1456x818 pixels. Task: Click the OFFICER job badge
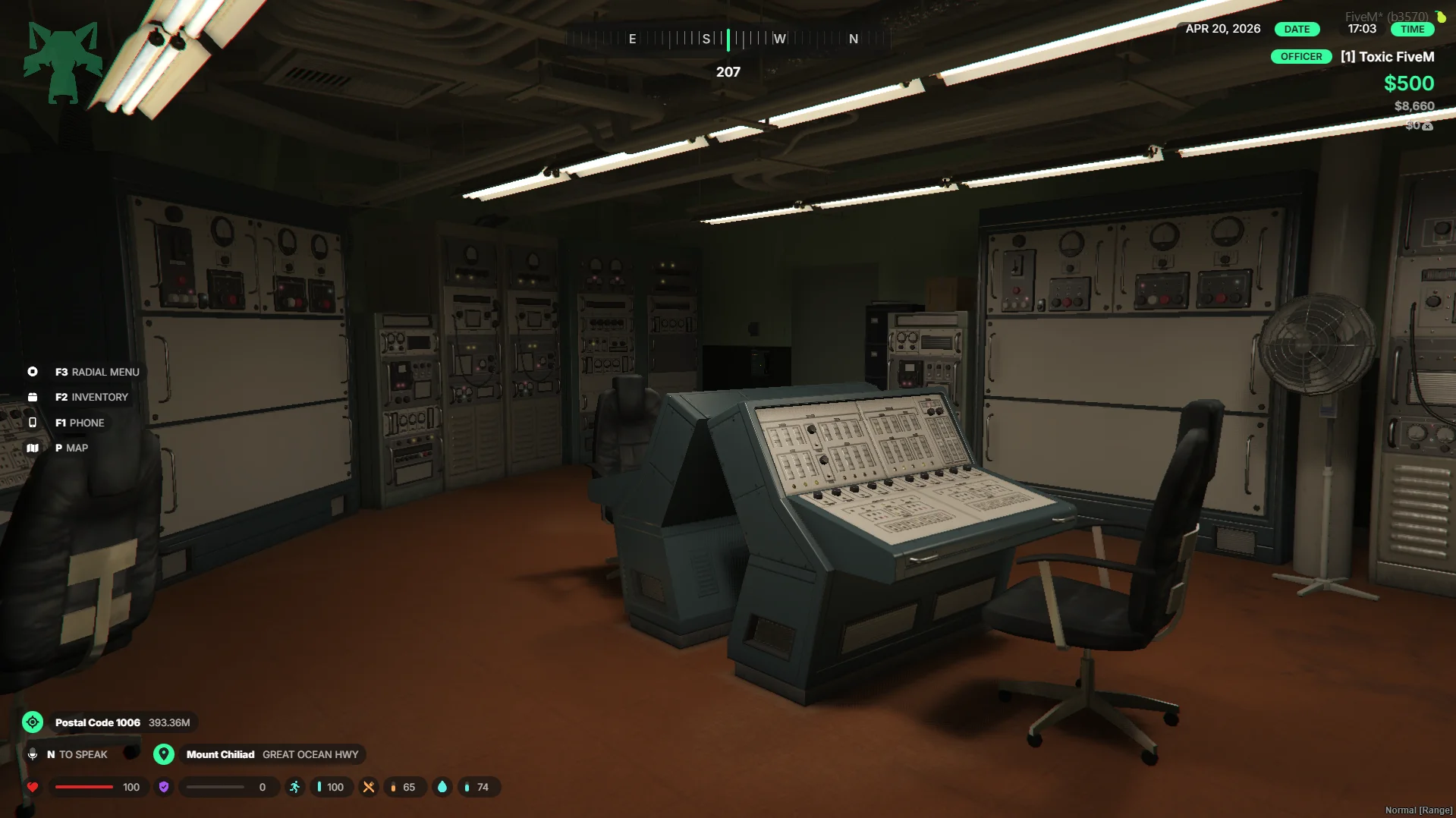[1301, 57]
